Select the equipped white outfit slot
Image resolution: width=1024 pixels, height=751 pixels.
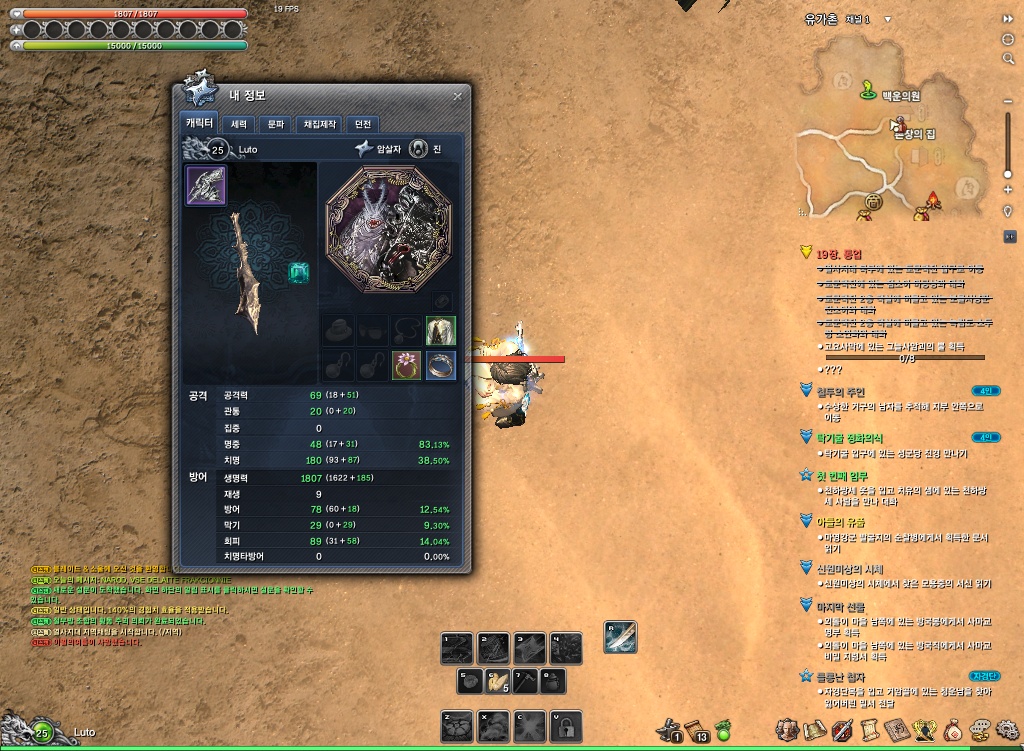pos(441,330)
